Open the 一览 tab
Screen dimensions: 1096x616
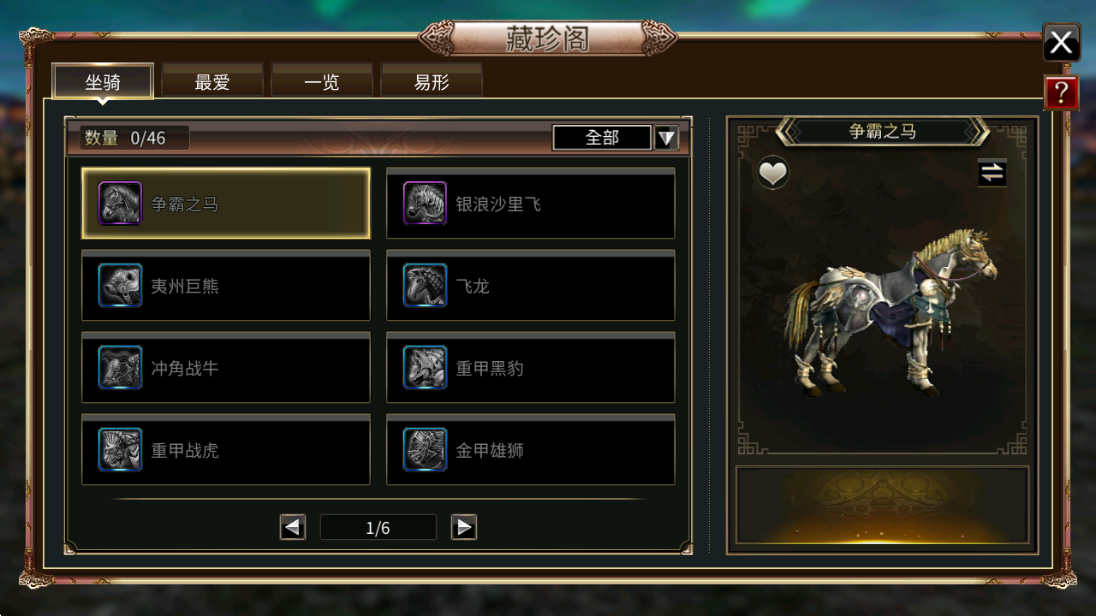point(322,82)
